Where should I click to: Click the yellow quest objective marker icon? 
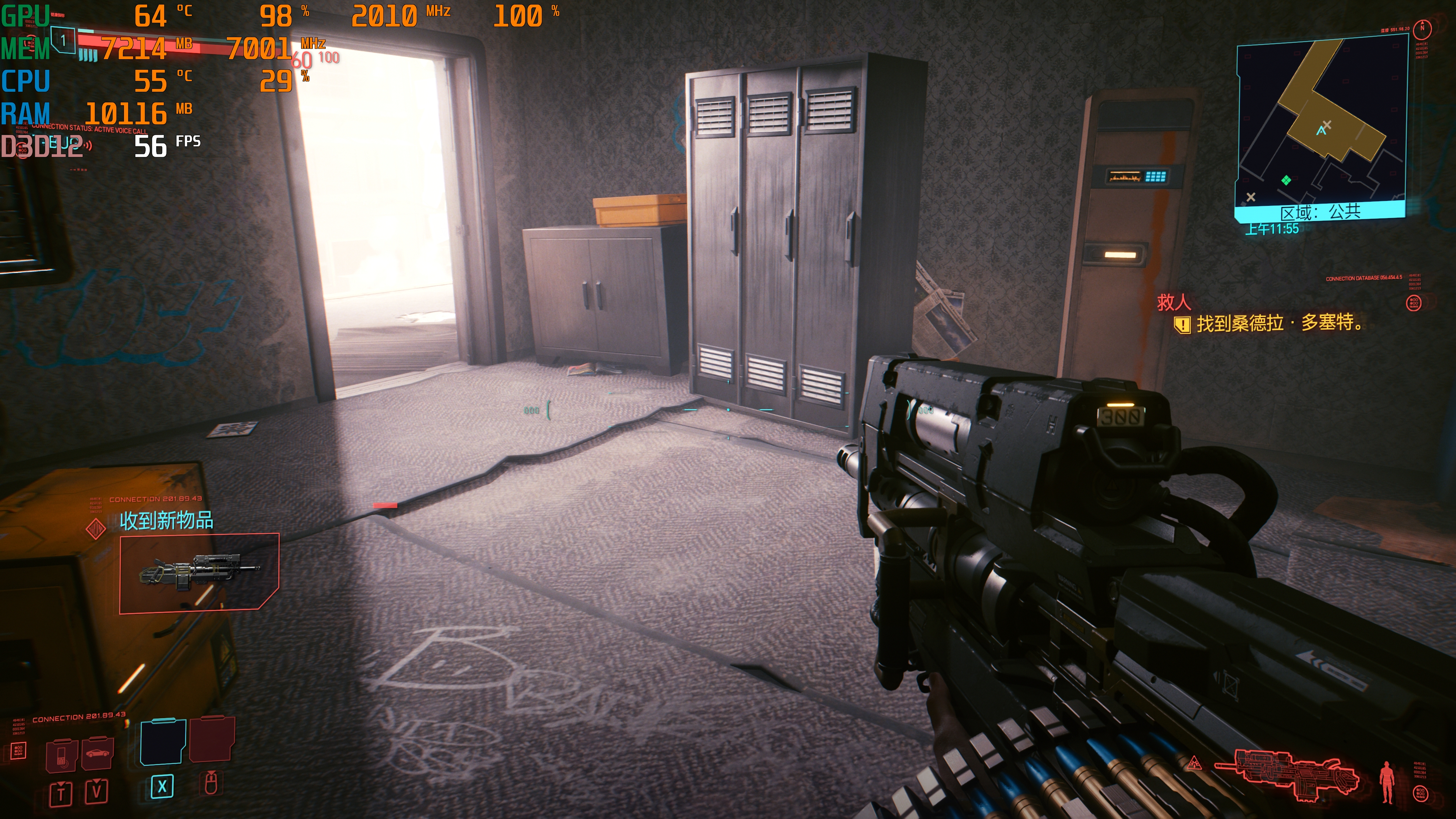1182,325
